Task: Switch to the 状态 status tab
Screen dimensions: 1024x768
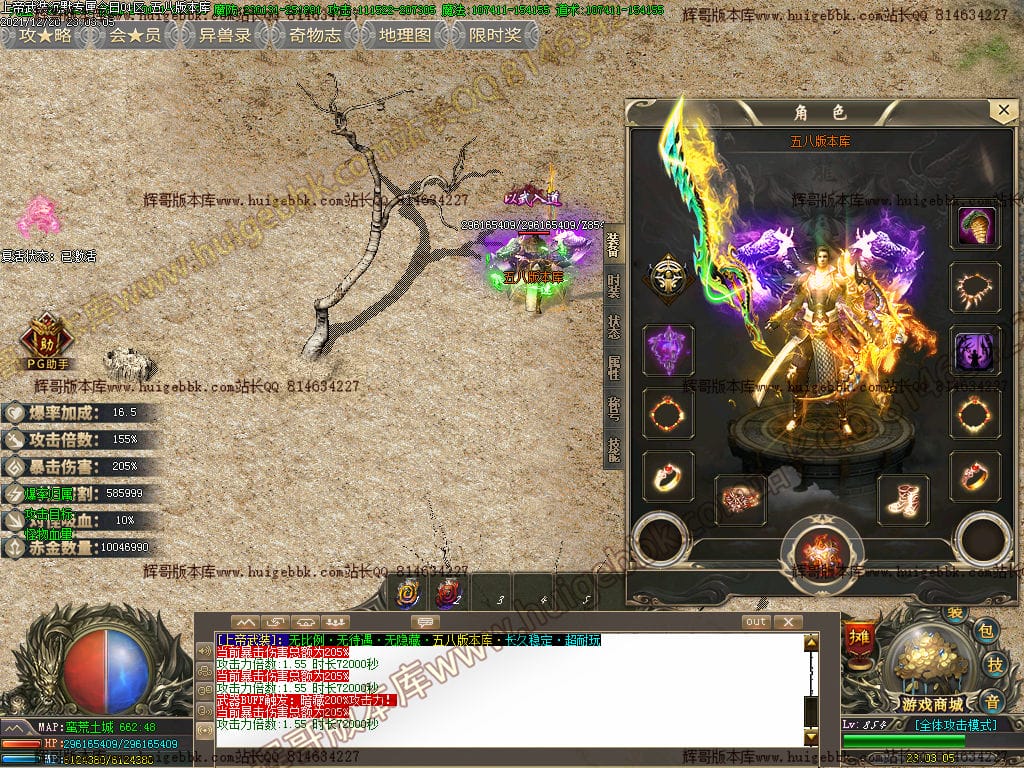Action: 613,329
